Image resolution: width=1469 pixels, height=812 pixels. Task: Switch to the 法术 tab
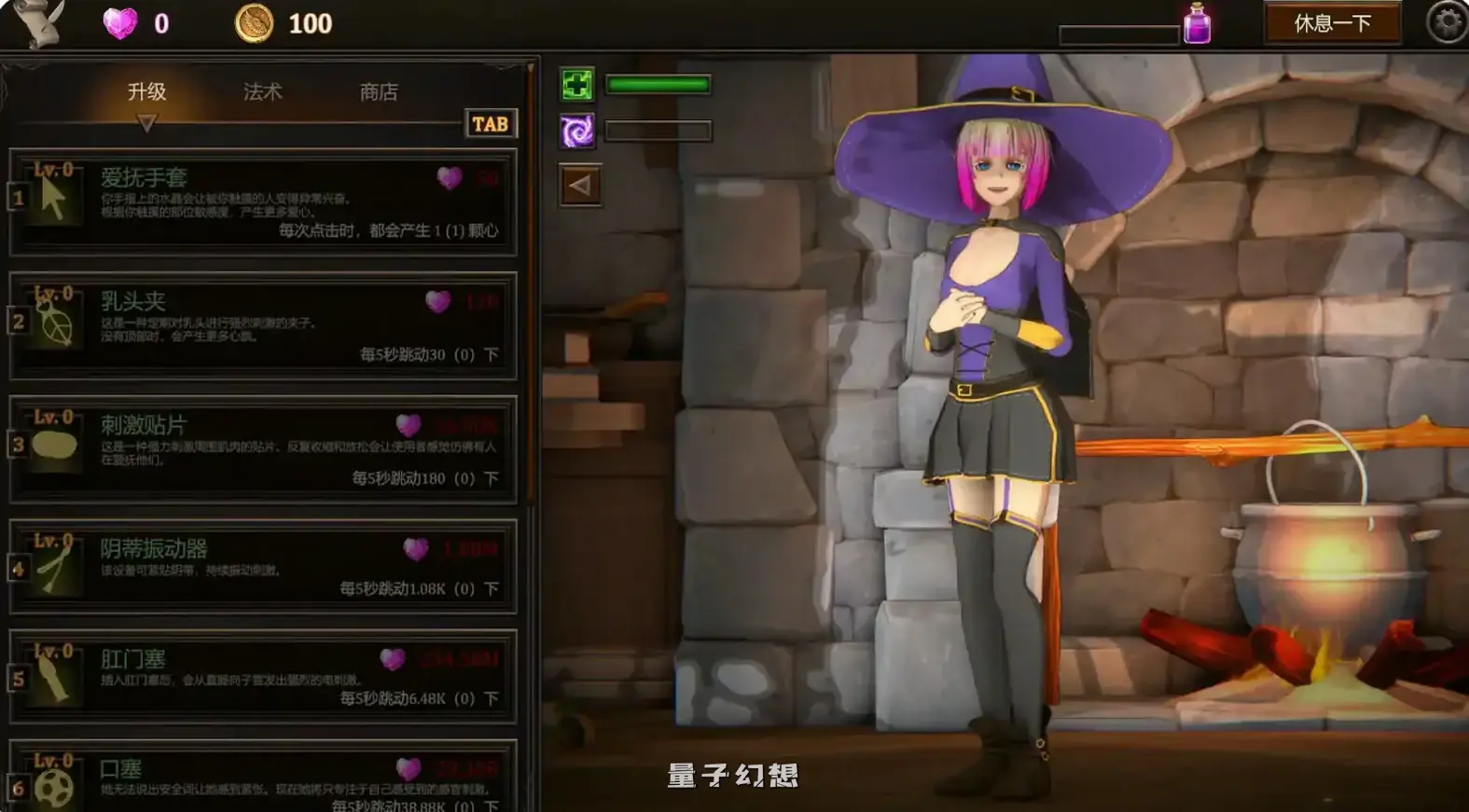(264, 91)
